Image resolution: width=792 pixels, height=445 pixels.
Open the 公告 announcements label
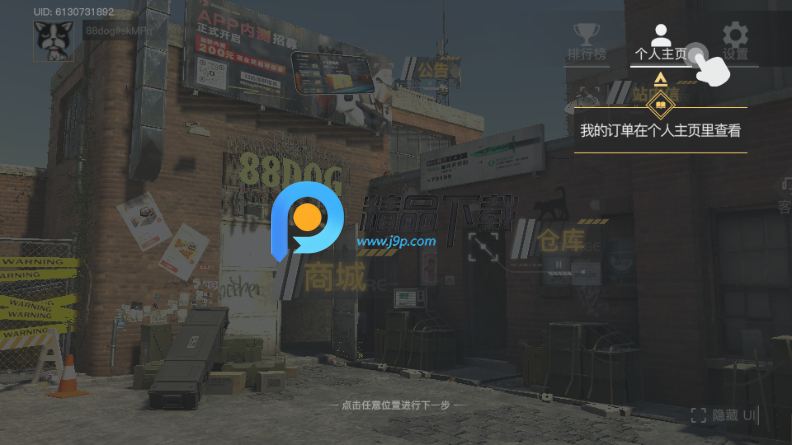pyautogui.click(x=432, y=70)
